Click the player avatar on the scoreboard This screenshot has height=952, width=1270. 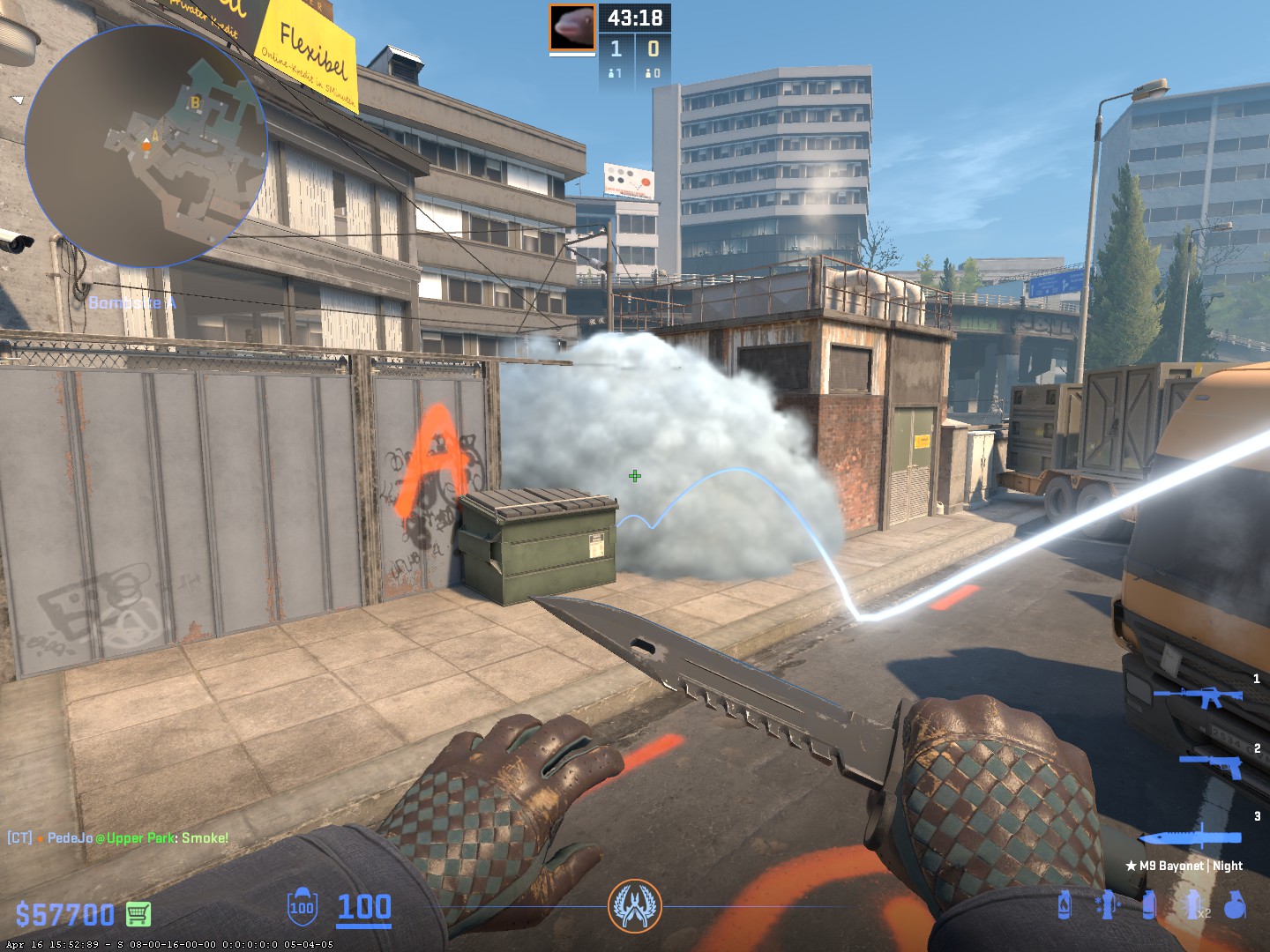pyautogui.click(x=572, y=27)
